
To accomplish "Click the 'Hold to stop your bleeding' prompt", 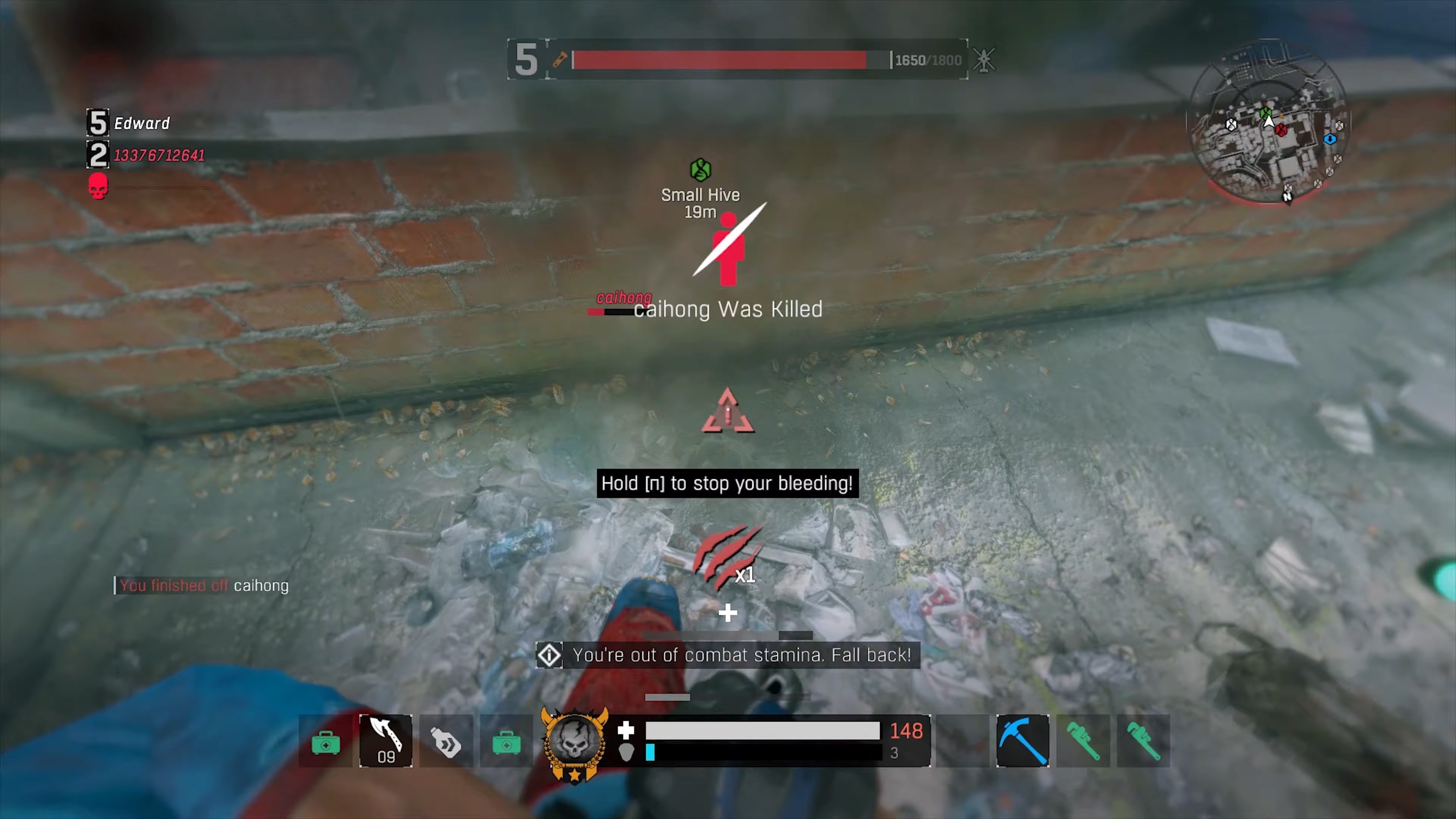I will 728,483.
